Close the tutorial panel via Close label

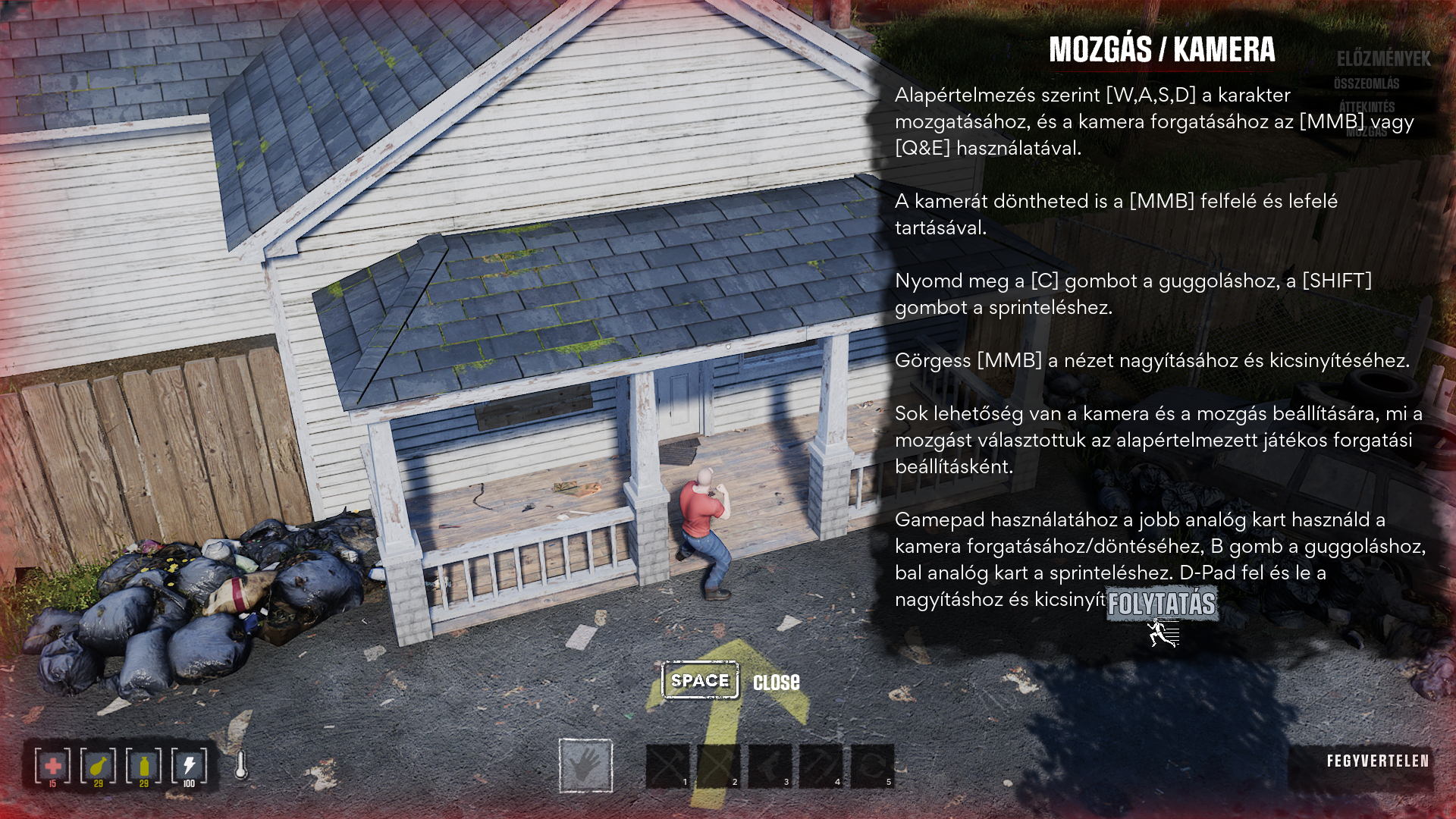[776, 682]
